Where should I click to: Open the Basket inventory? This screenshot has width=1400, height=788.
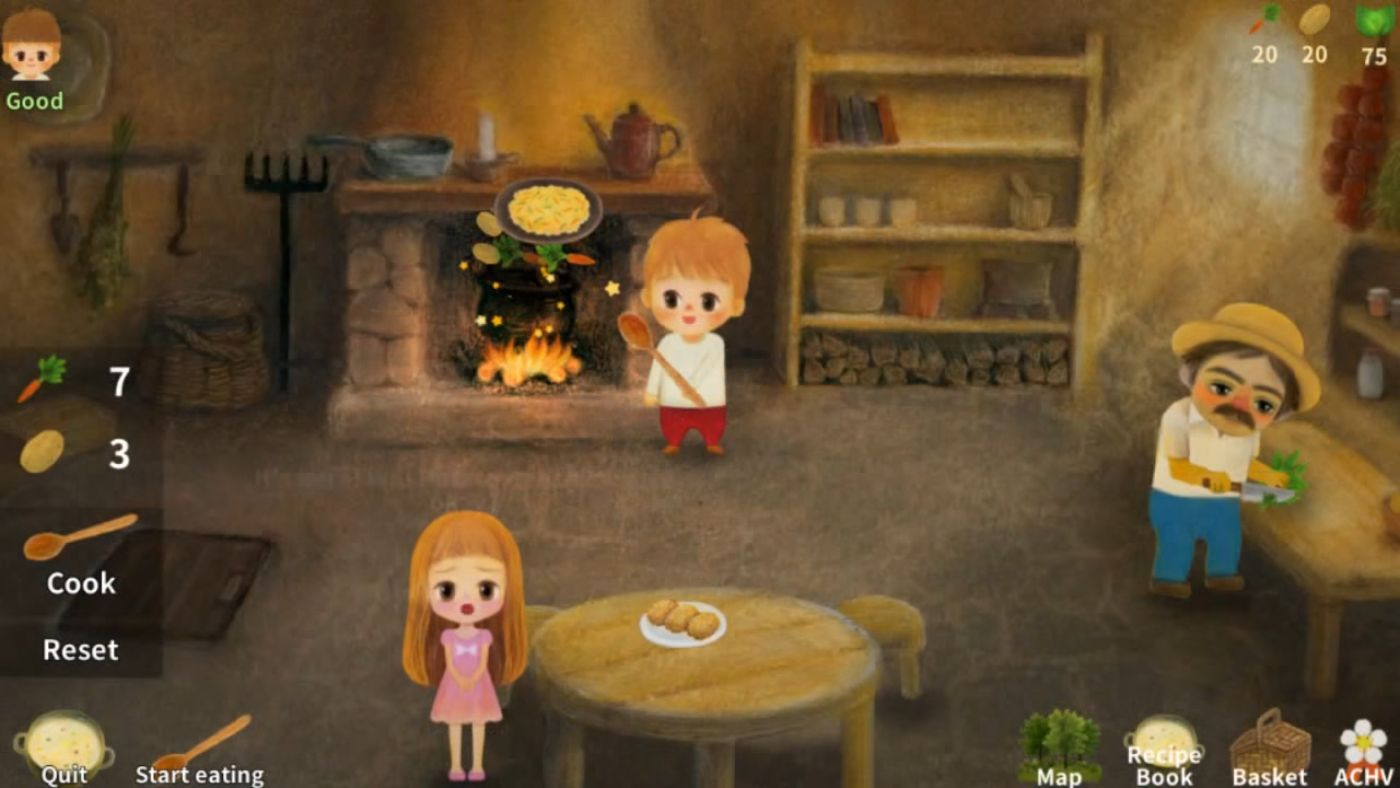pos(1270,745)
